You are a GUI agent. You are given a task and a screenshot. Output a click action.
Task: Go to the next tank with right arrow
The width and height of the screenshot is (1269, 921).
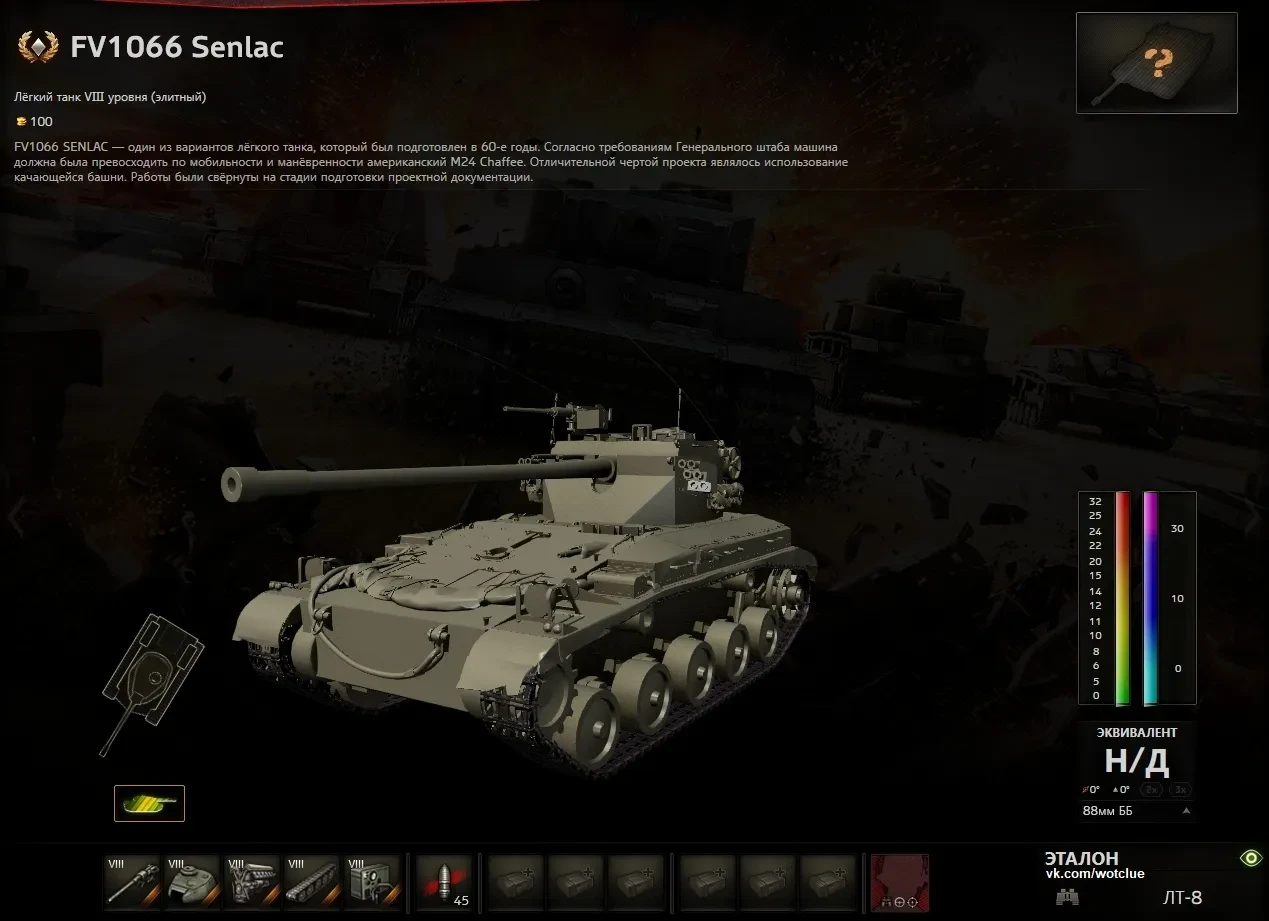1253,517
